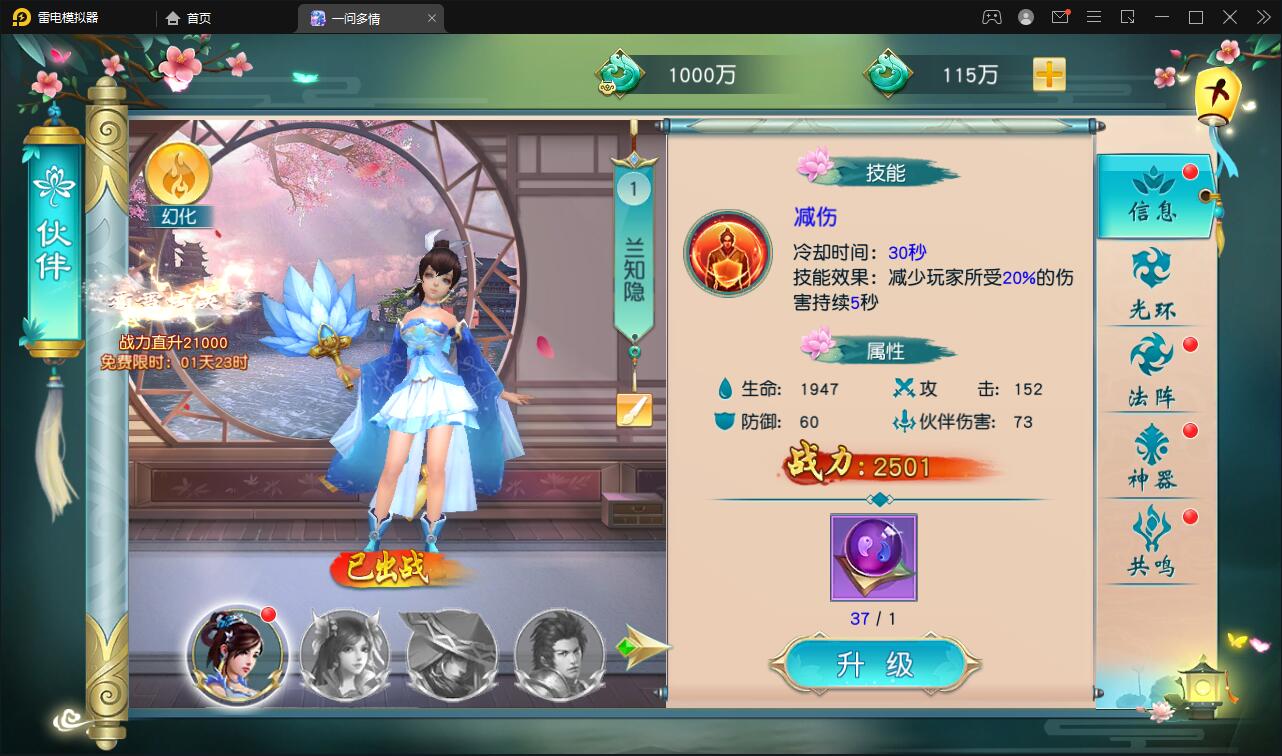The height and width of the screenshot is (756, 1282).
Task: Expand the partner list with the green arrow
Action: pyautogui.click(x=644, y=647)
